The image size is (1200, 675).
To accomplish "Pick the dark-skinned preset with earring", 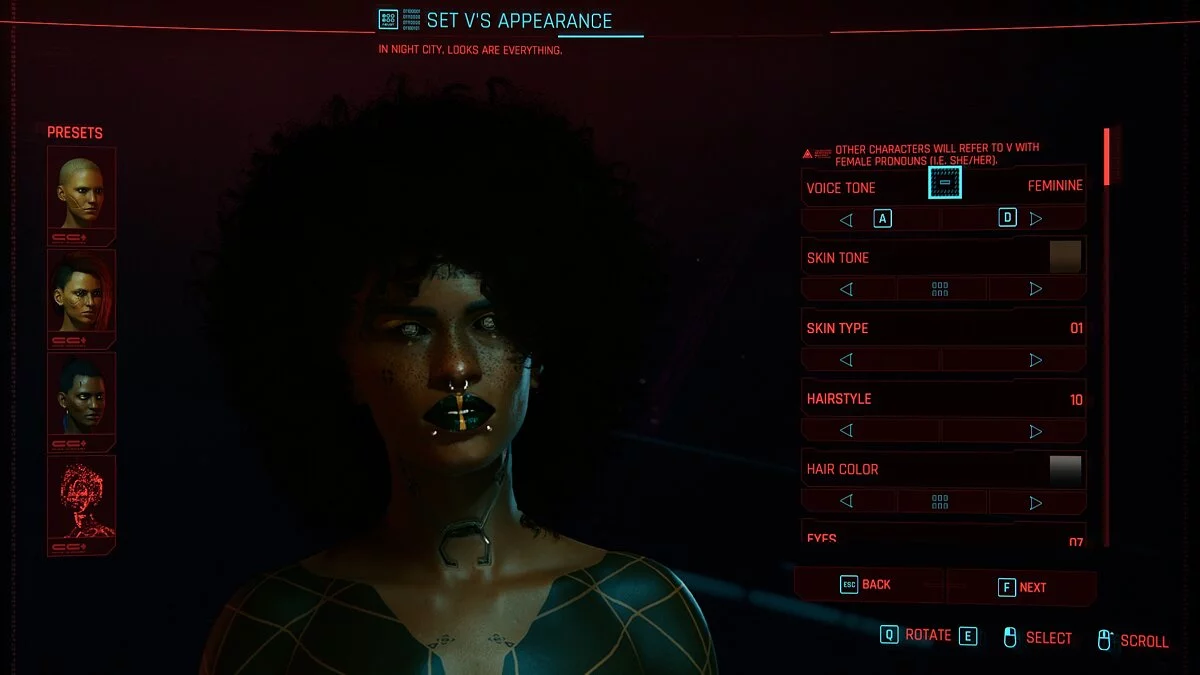I will tap(81, 395).
